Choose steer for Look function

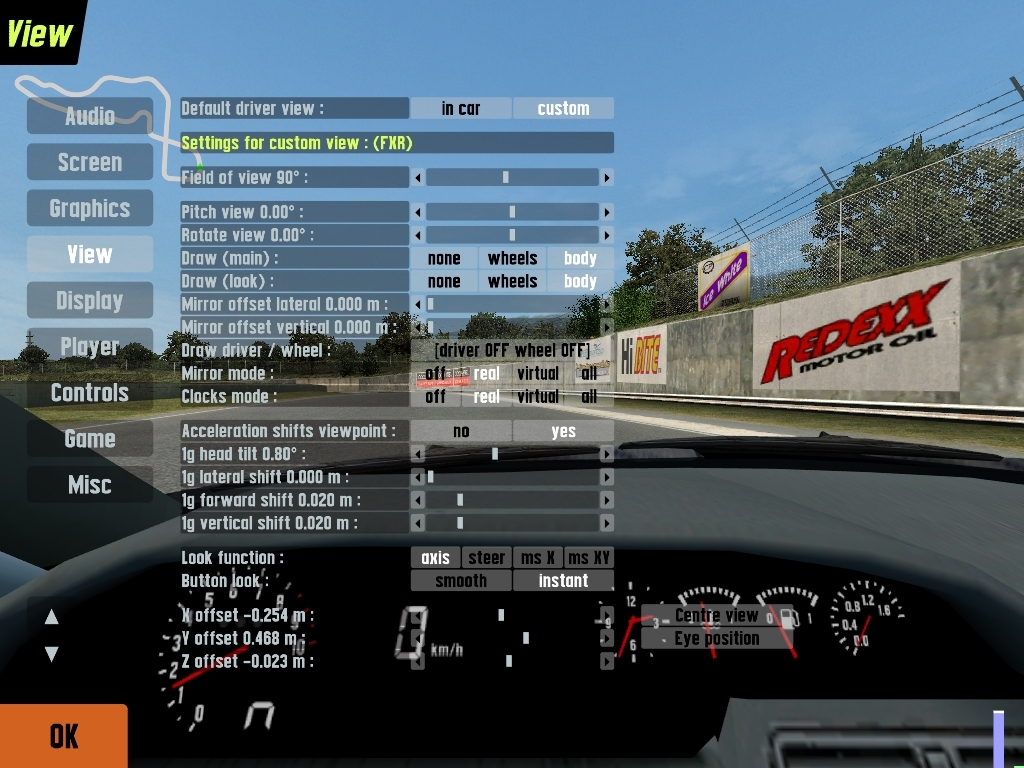pyautogui.click(x=487, y=557)
